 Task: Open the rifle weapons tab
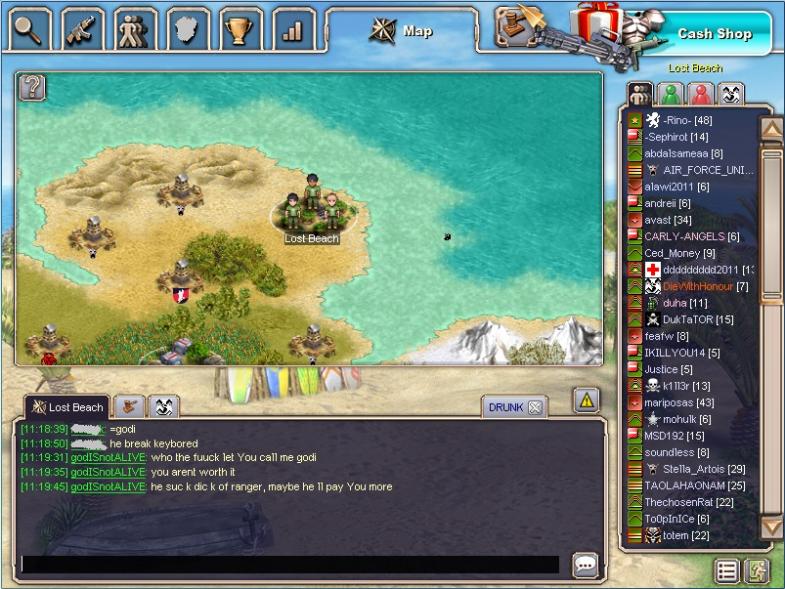coord(83,29)
